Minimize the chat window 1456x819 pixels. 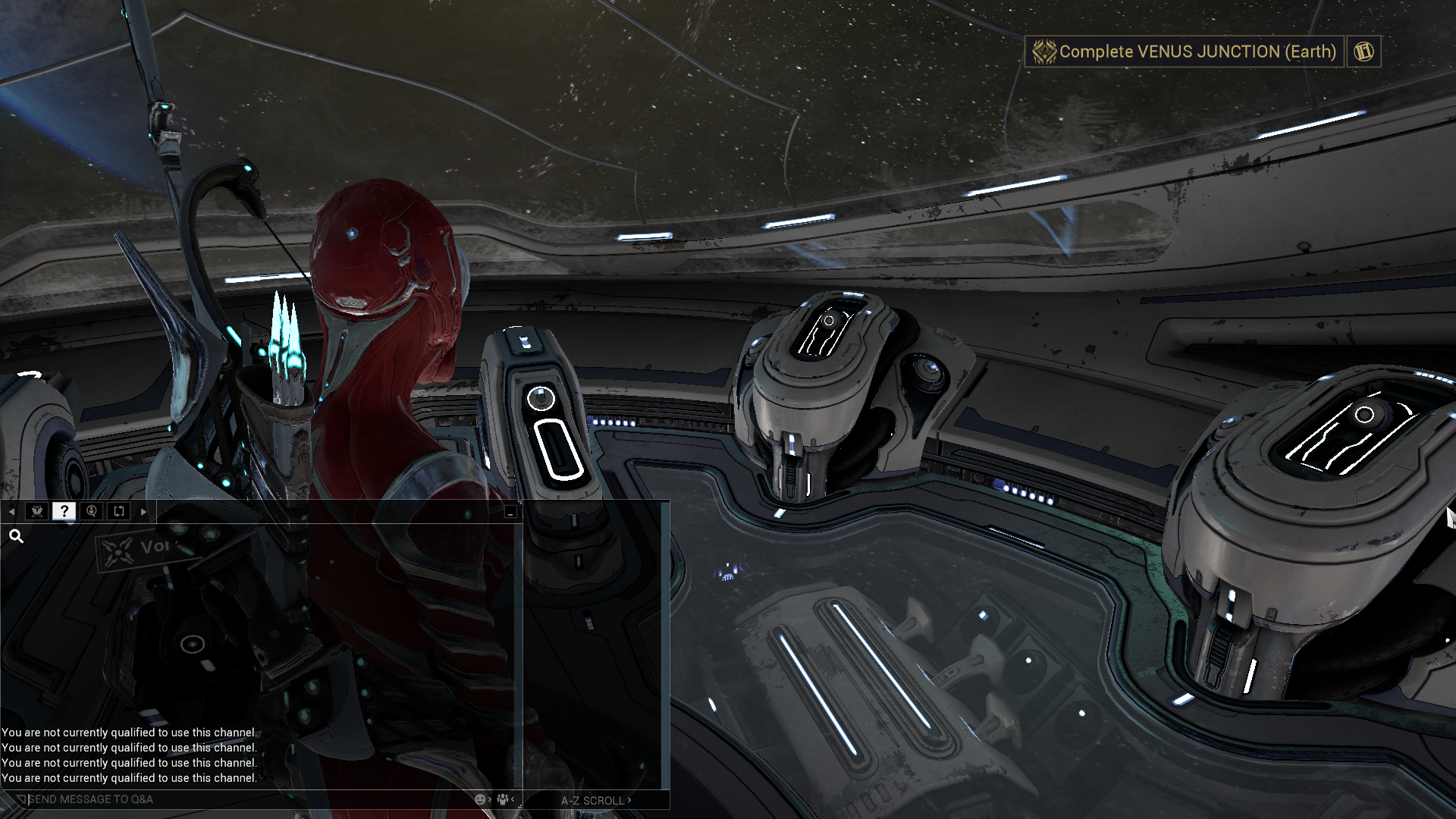pos(510,513)
